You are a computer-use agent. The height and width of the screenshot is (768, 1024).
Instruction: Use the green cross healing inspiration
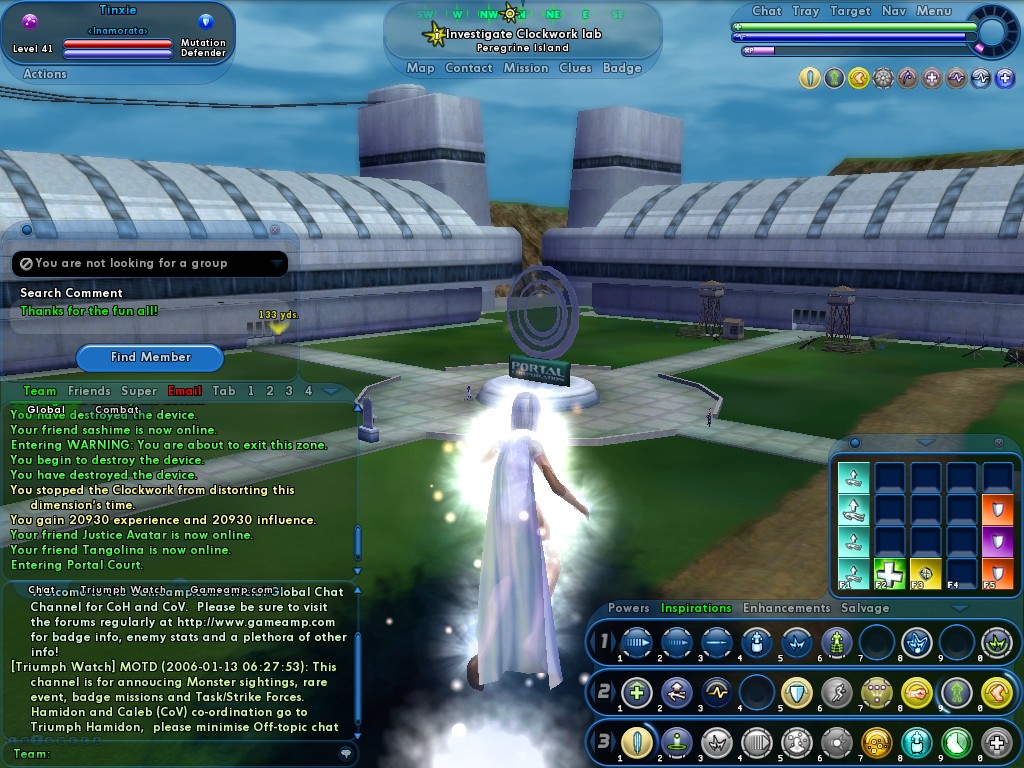pos(890,573)
